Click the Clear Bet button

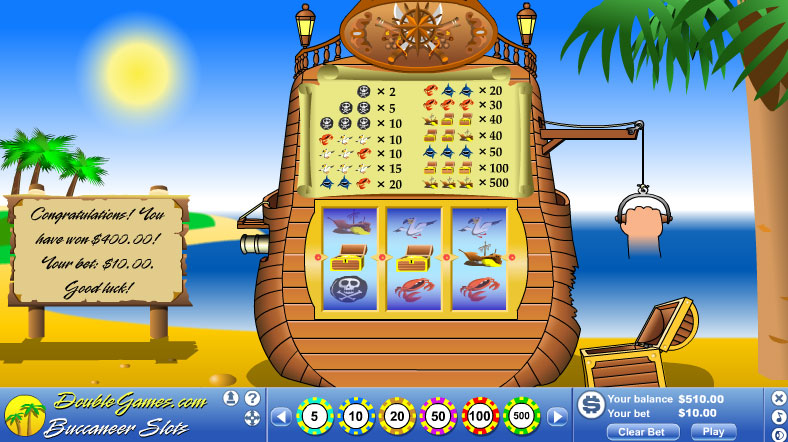click(x=643, y=432)
